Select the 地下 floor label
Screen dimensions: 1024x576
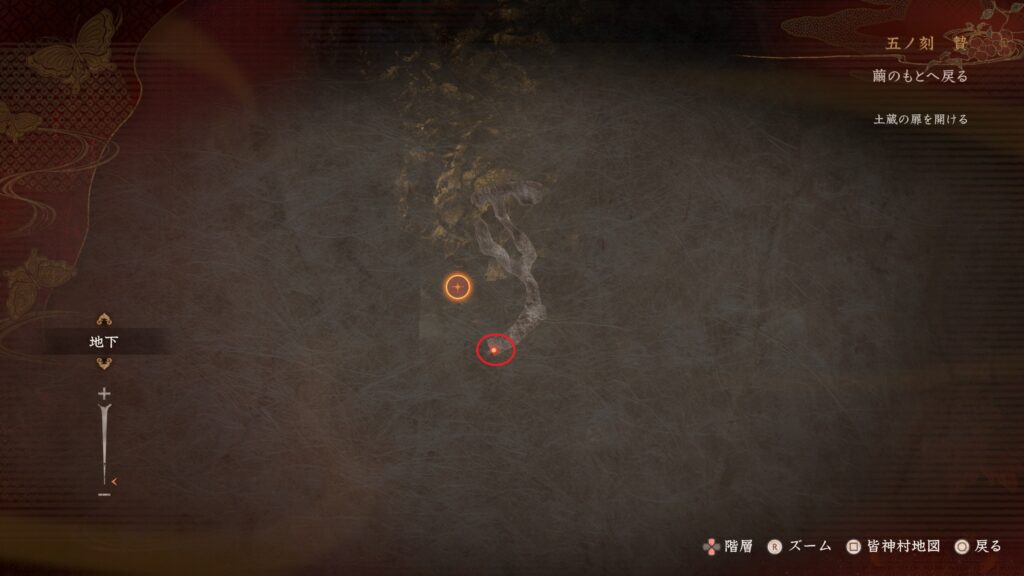click(104, 342)
